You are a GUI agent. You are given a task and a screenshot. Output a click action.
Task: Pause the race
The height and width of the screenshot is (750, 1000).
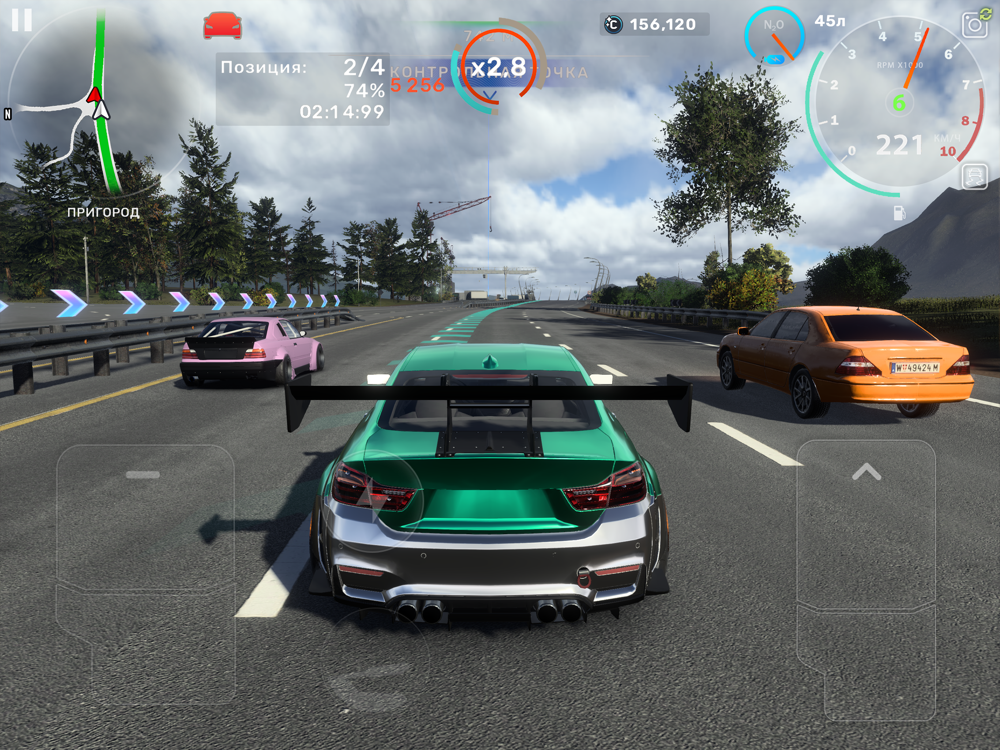pyautogui.click(x=21, y=20)
